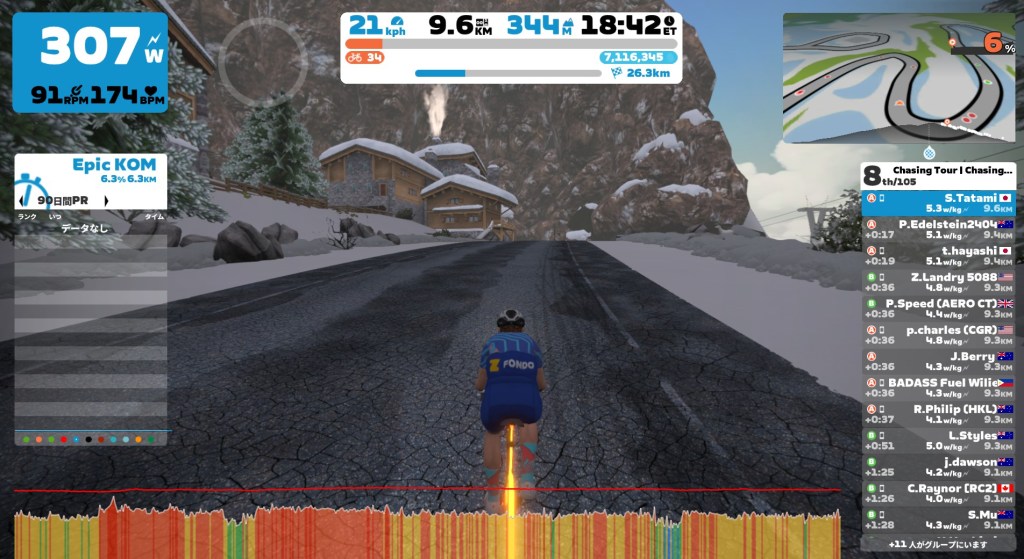Select p.charles (CGR) in the rider list
The width and height of the screenshot is (1024, 559).
[x=938, y=335]
